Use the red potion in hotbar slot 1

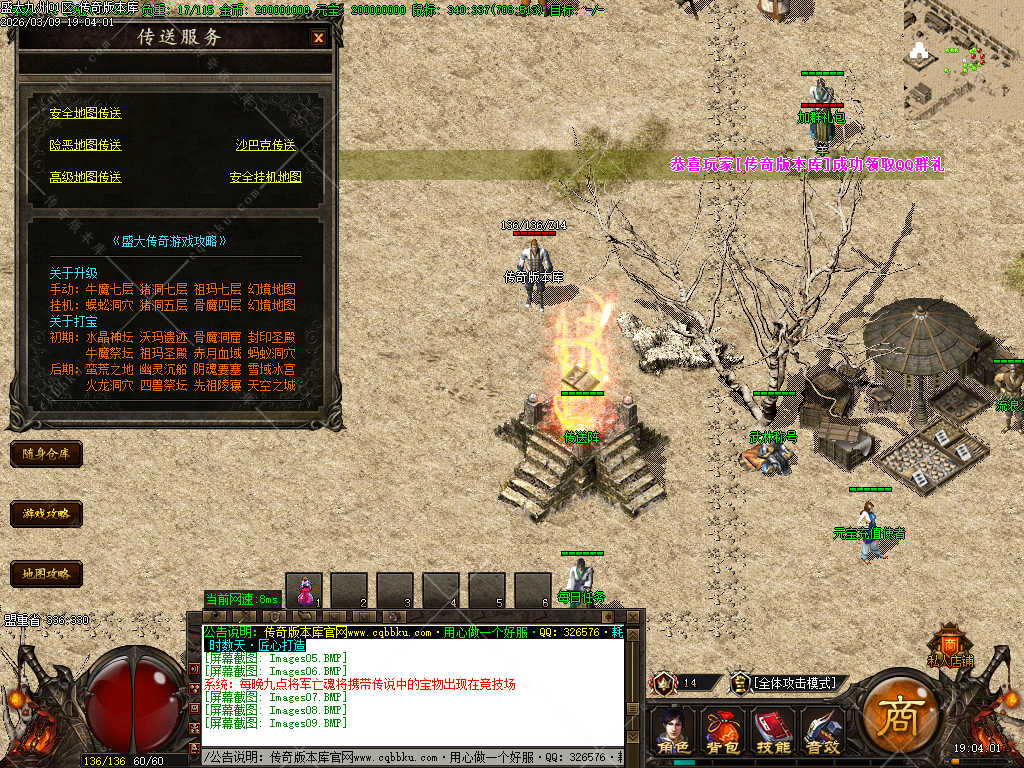click(x=304, y=591)
